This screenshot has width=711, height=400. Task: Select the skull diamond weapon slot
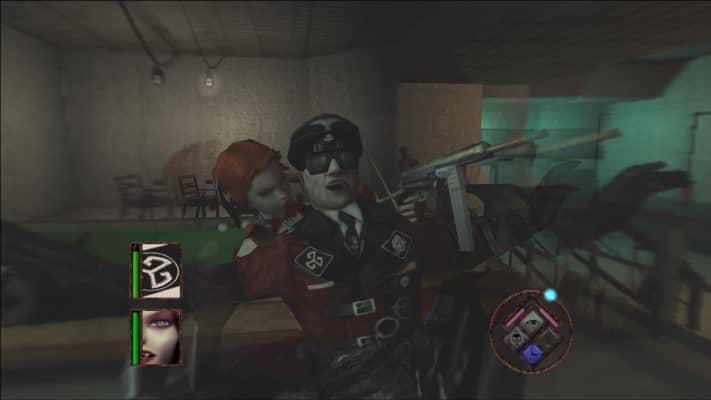pos(516,337)
